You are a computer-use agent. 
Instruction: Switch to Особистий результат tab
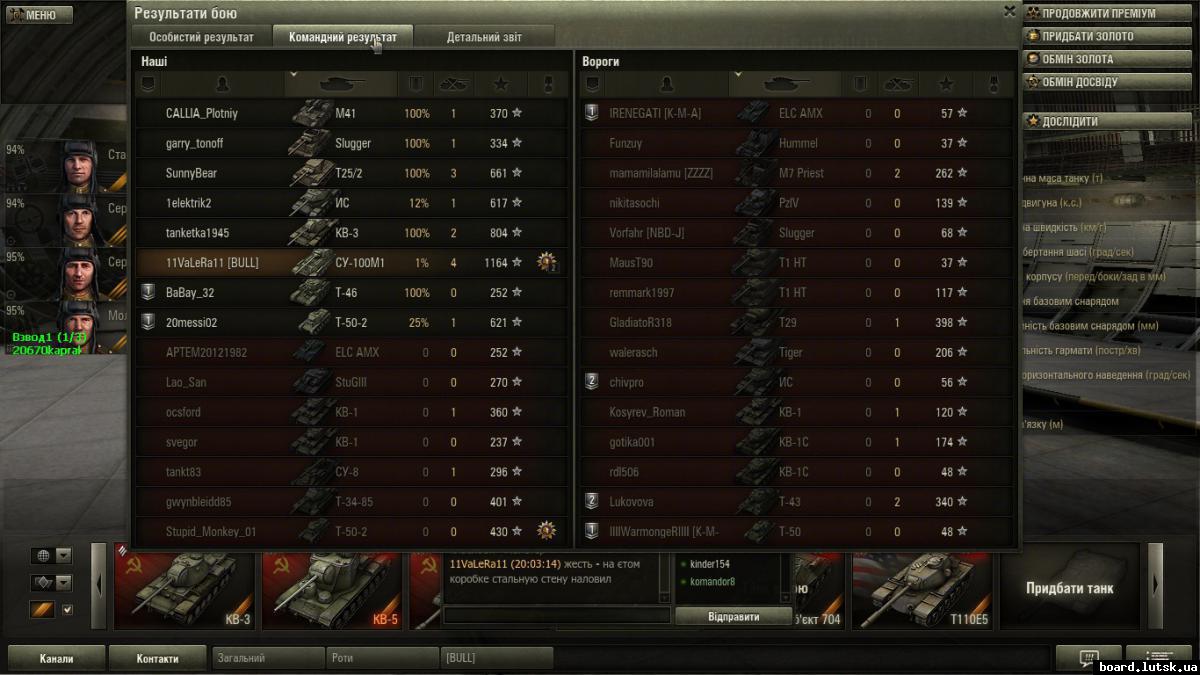pos(201,37)
